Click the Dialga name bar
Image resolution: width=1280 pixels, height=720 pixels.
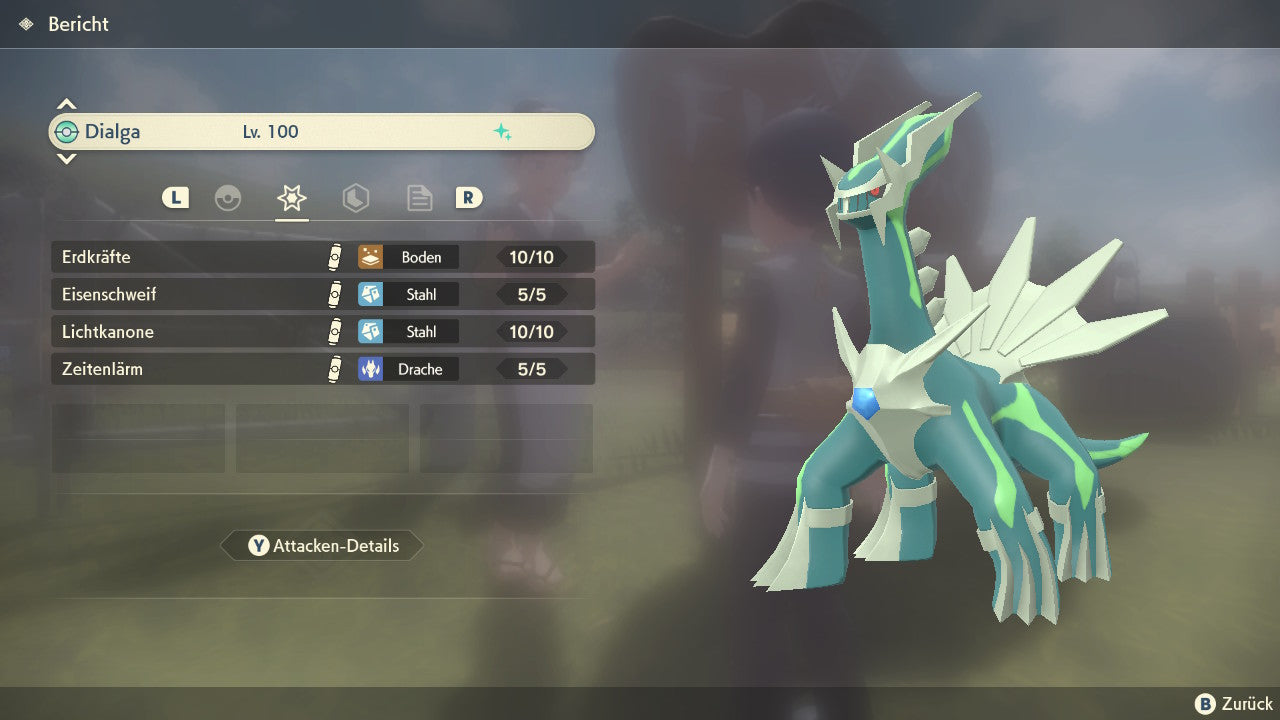[322, 132]
